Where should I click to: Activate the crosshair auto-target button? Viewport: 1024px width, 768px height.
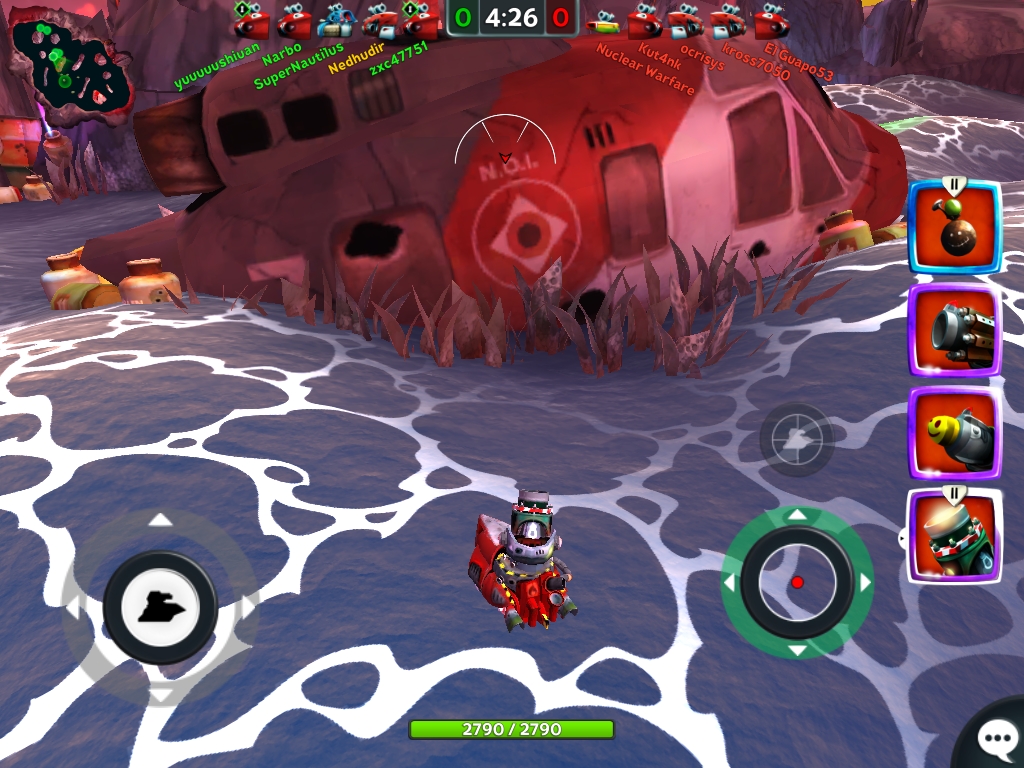[x=796, y=438]
